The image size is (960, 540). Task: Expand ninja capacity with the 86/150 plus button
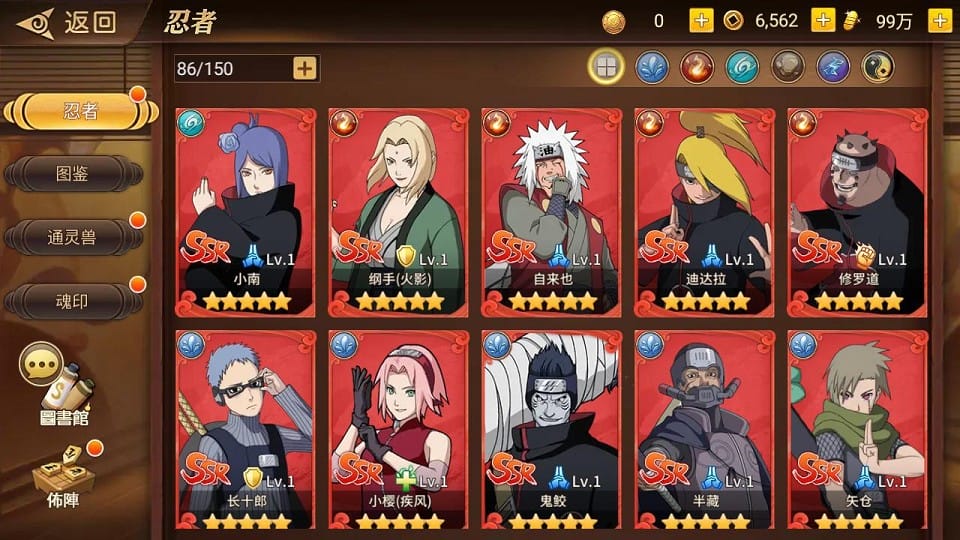pyautogui.click(x=304, y=68)
